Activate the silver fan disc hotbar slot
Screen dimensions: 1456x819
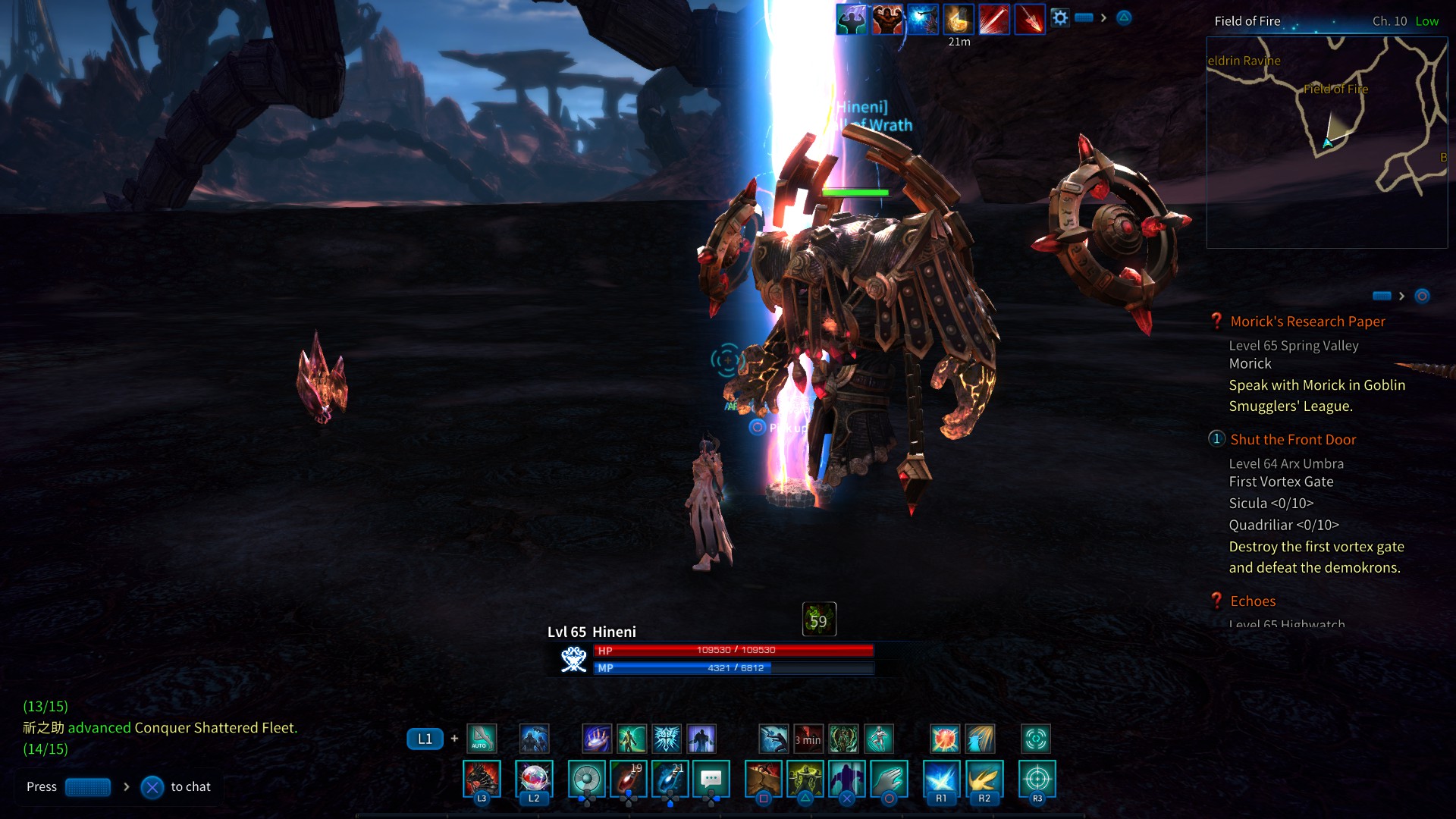point(587,780)
